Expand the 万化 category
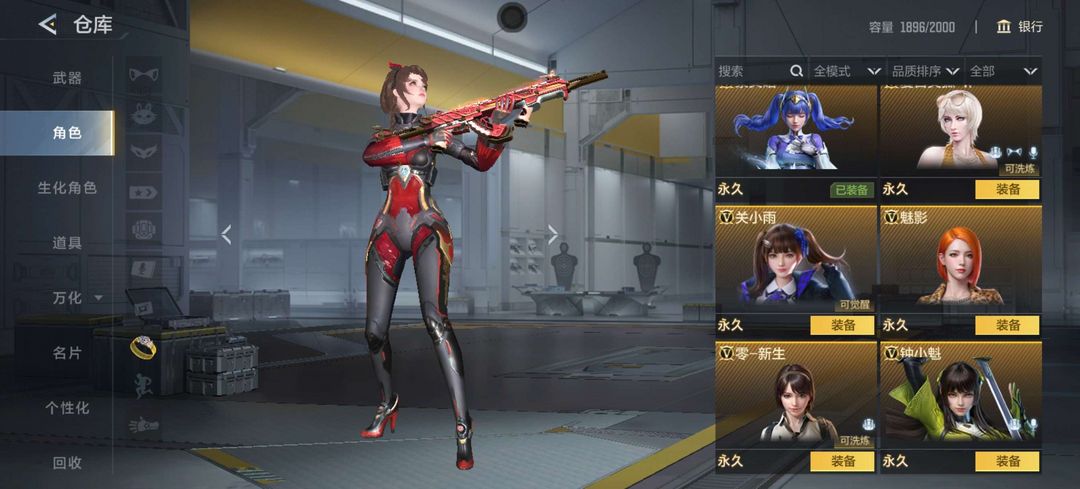This screenshot has height=489, width=1080. (76, 298)
